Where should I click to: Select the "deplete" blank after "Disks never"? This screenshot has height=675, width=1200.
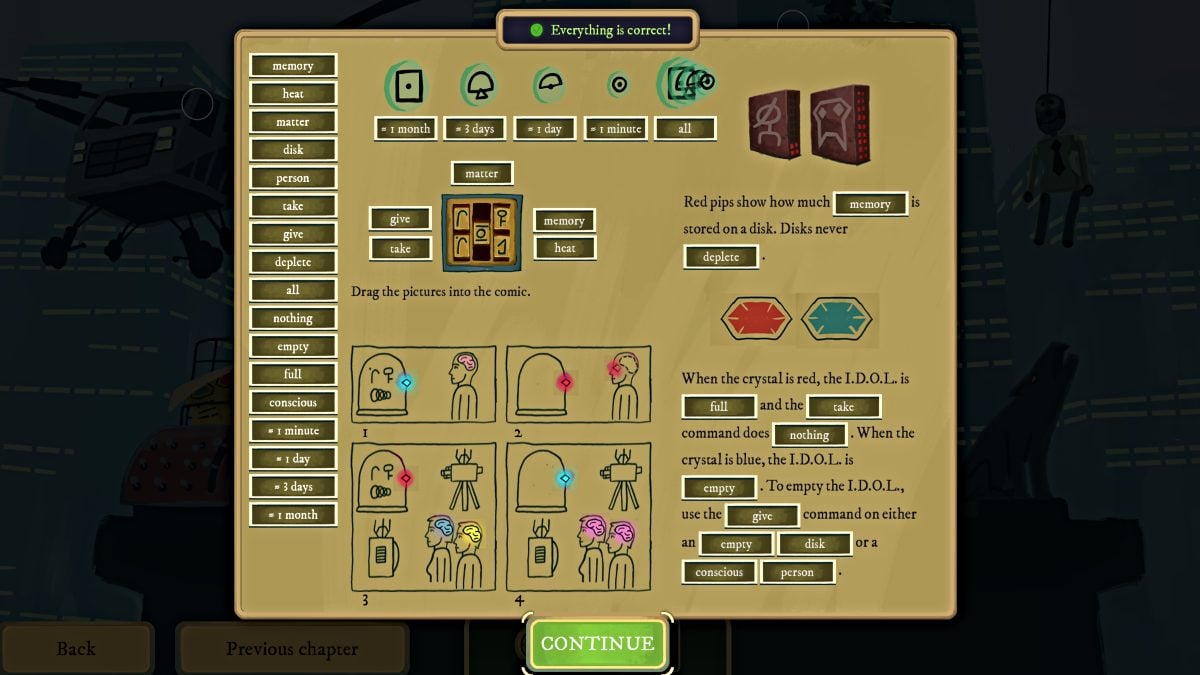[721, 257]
